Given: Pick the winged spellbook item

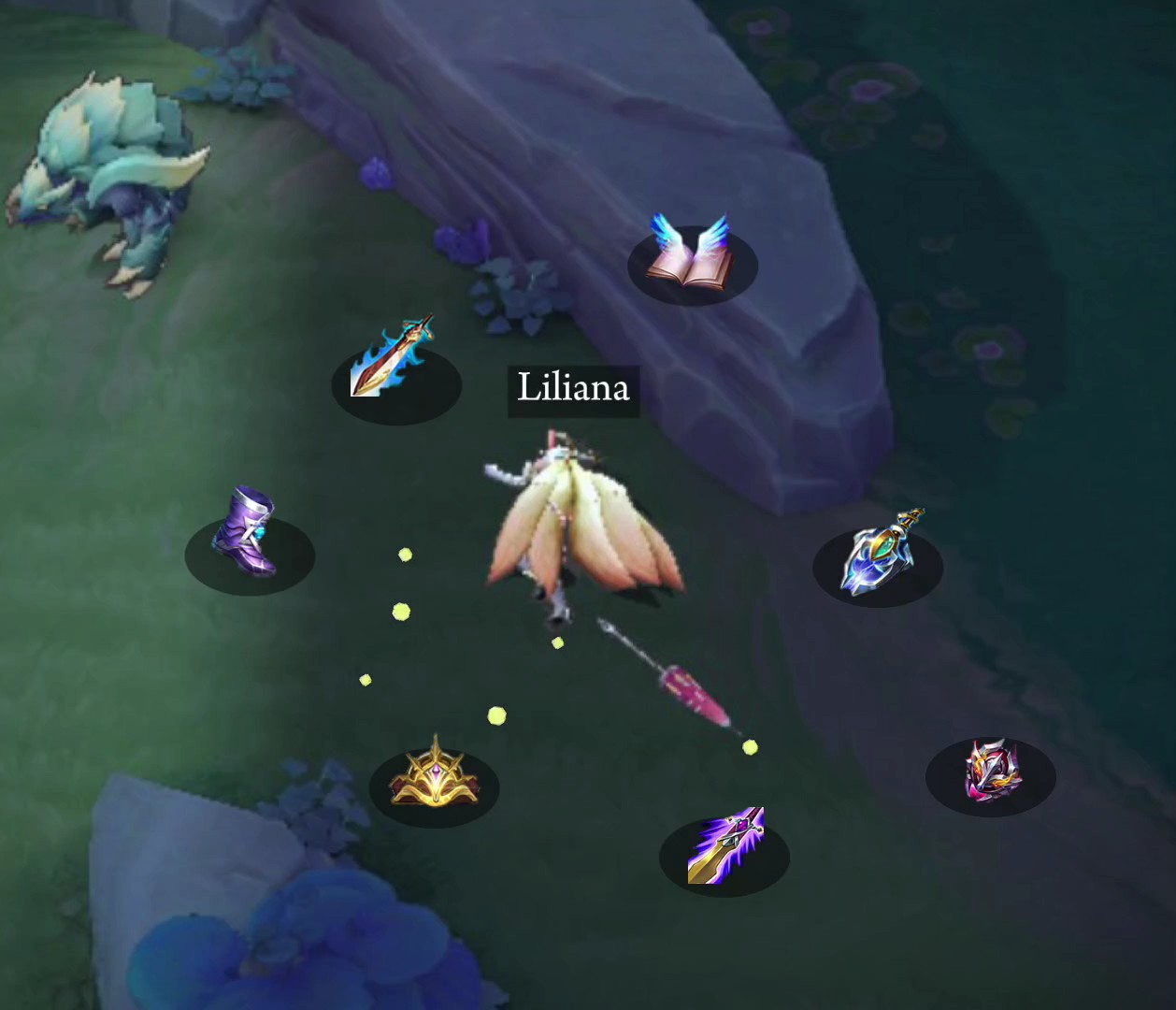Looking at the screenshot, I should click(692, 252).
